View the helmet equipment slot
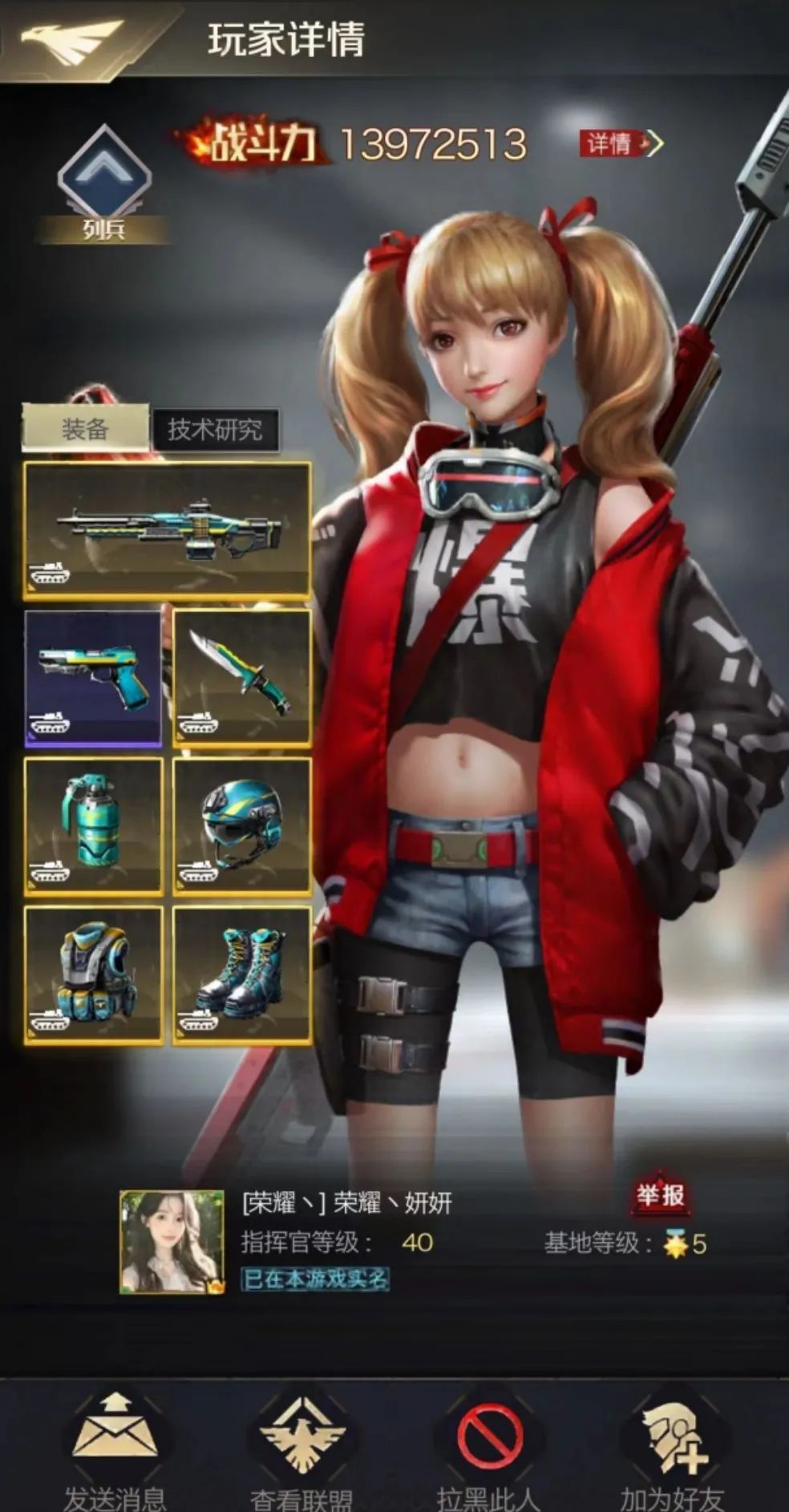The height and width of the screenshot is (1512, 789). pos(241,826)
